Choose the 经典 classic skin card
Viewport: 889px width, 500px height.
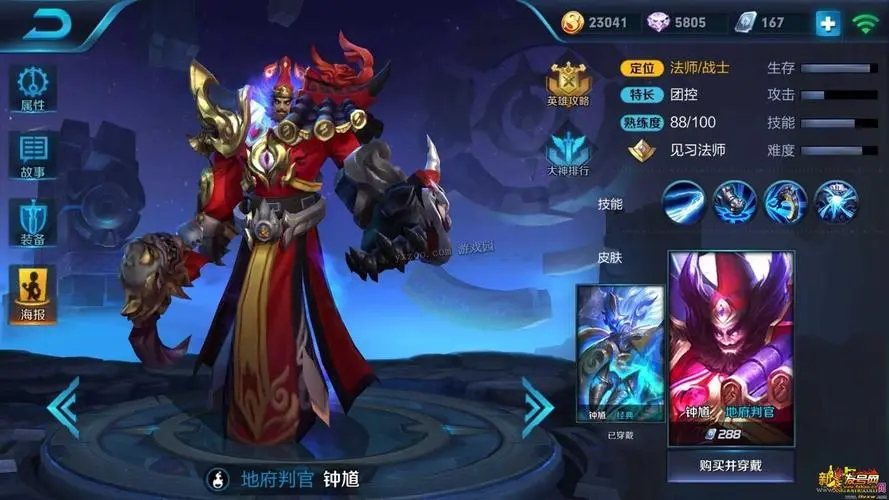point(620,352)
